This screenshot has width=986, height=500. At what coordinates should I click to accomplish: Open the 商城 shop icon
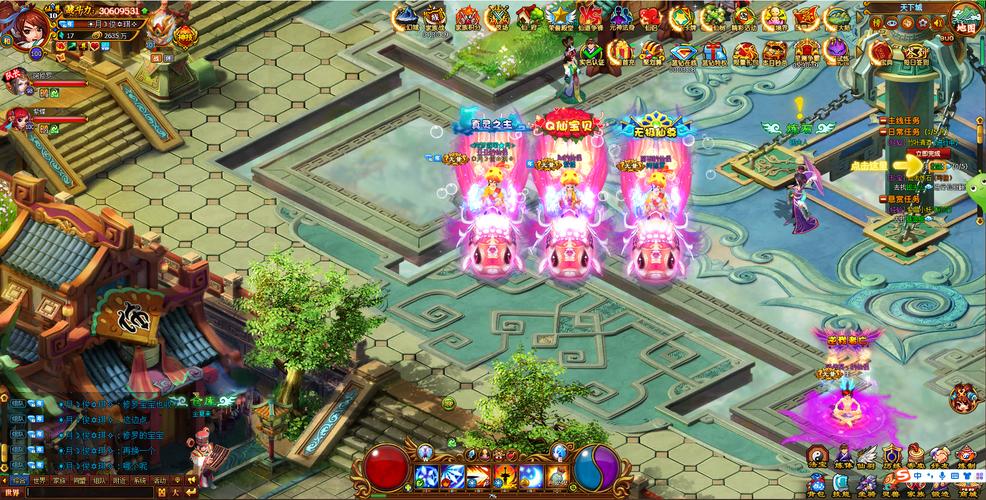coord(964,487)
